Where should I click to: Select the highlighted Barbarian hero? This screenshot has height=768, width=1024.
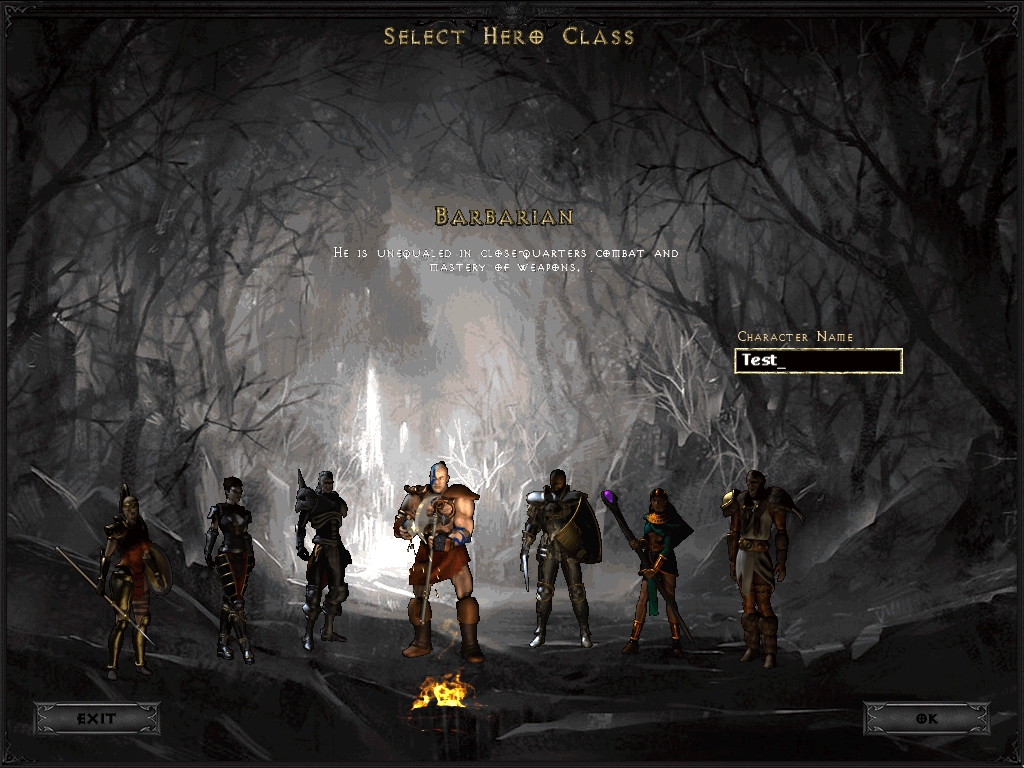click(440, 560)
